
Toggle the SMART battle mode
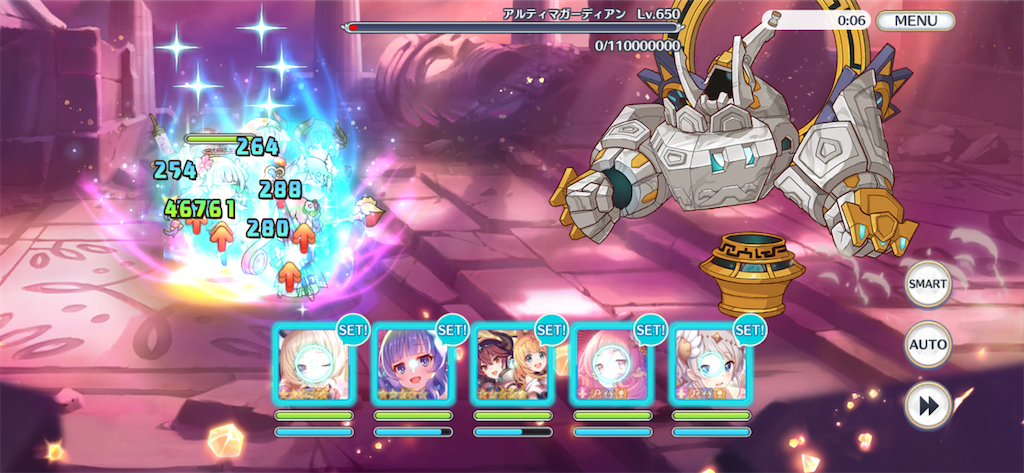pos(927,284)
